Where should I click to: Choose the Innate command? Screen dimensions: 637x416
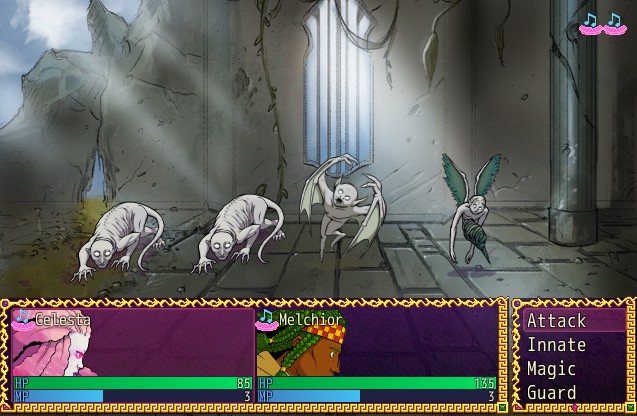pyautogui.click(x=557, y=345)
